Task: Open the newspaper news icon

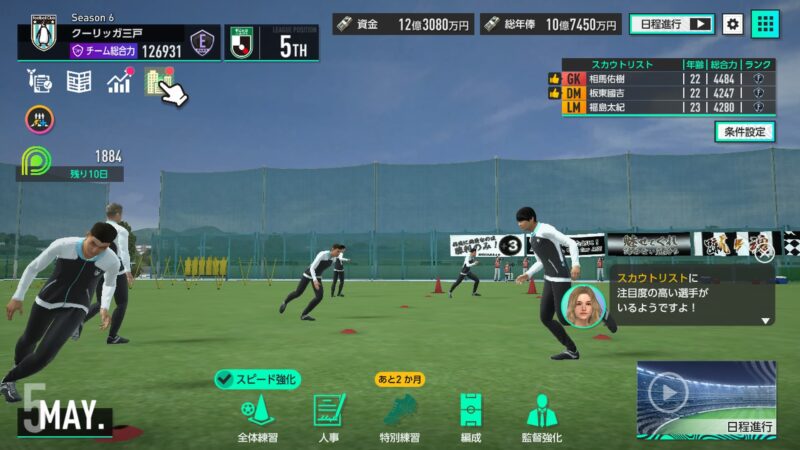Action: (x=79, y=82)
